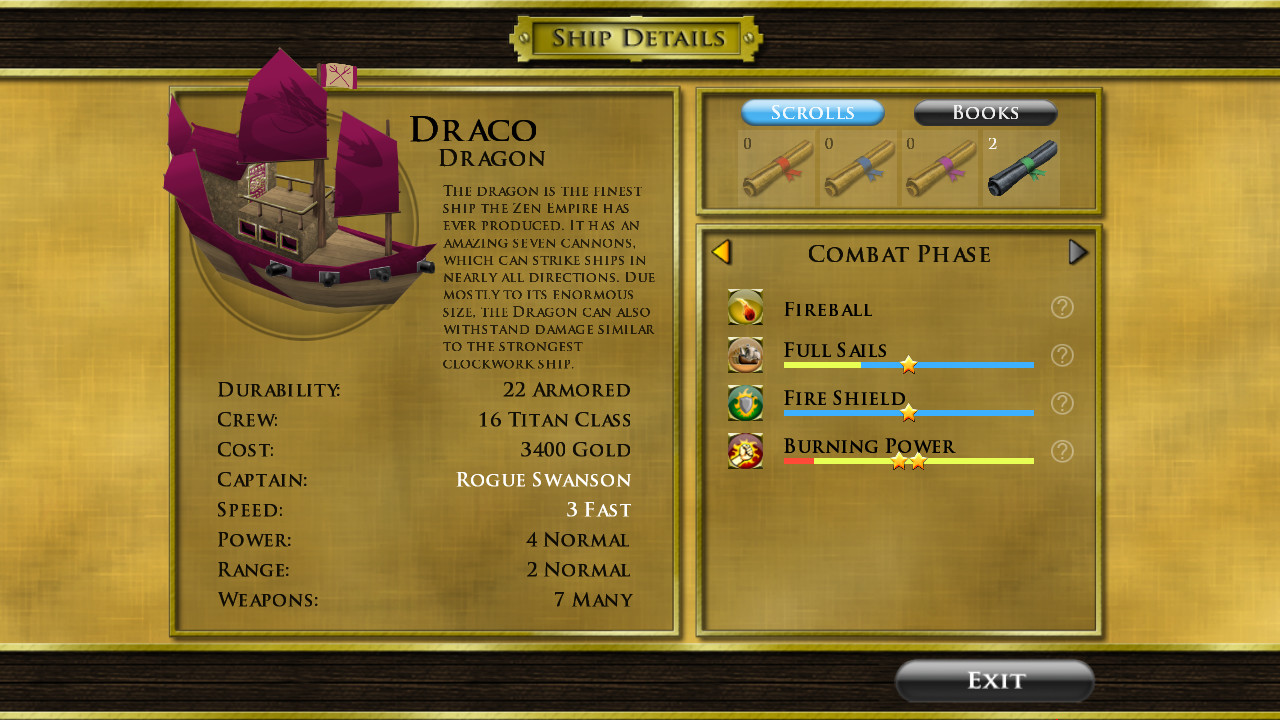Image resolution: width=1280 pixels, height=720 pixels.
Task: Click the Exit button
Action: [994, 680]
